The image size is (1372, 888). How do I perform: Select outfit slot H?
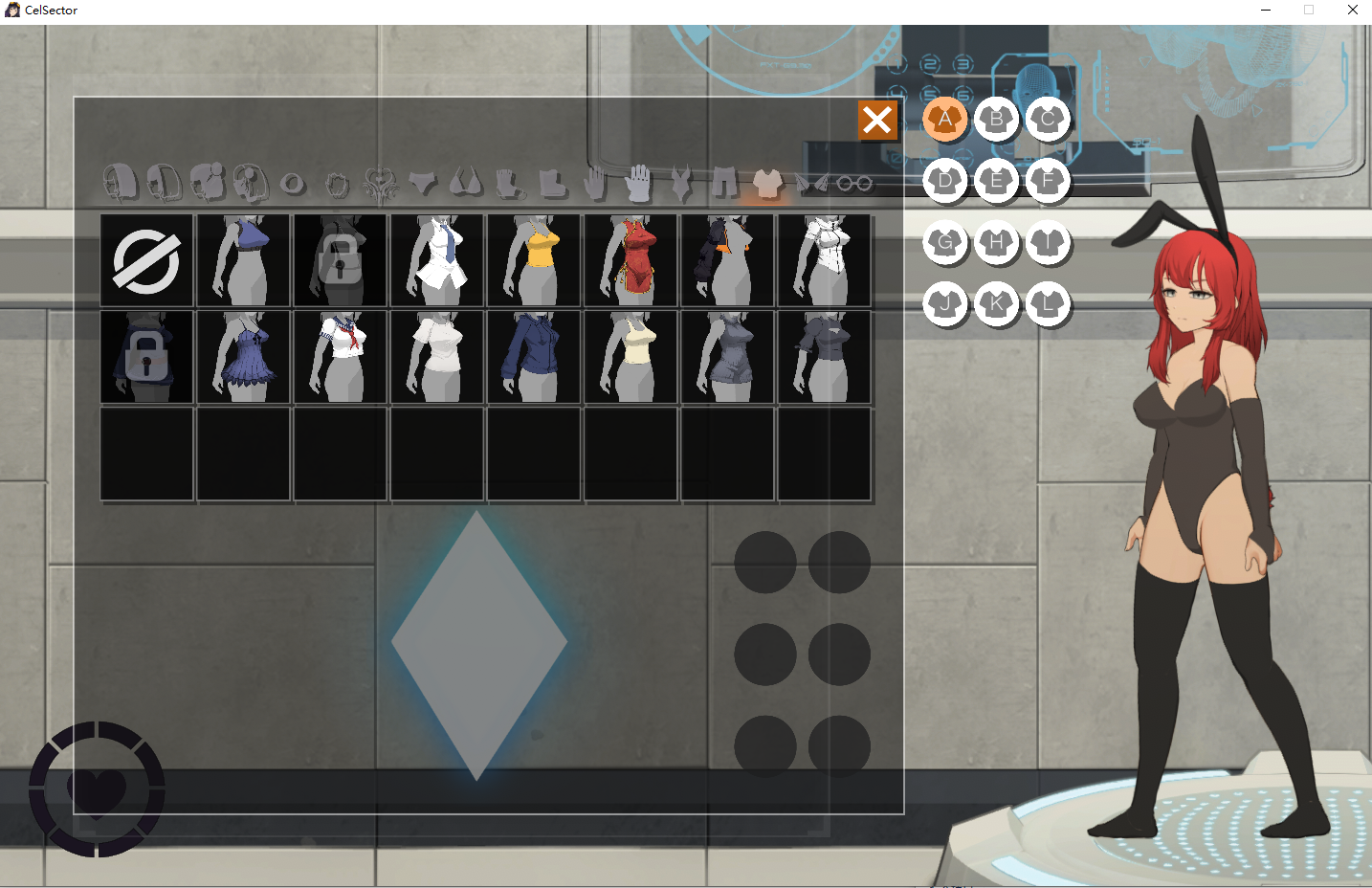coord(997,243)
